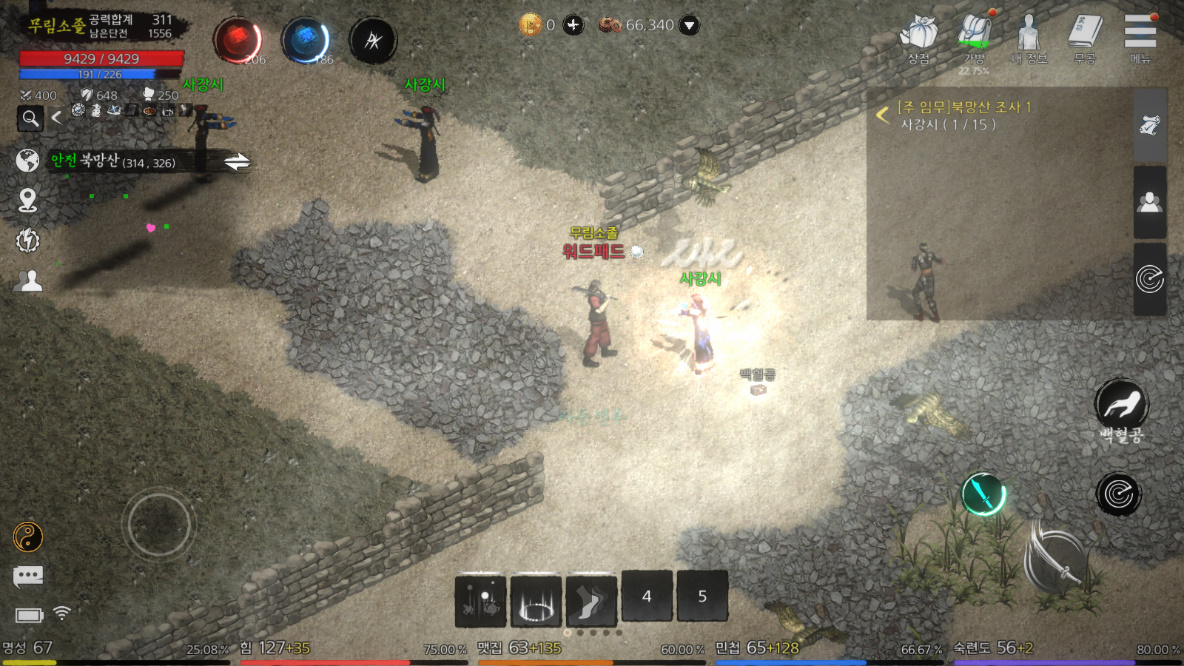Open the 상점 shop
The height and width of the screenshot is (666, 1184).
[918, 35]
